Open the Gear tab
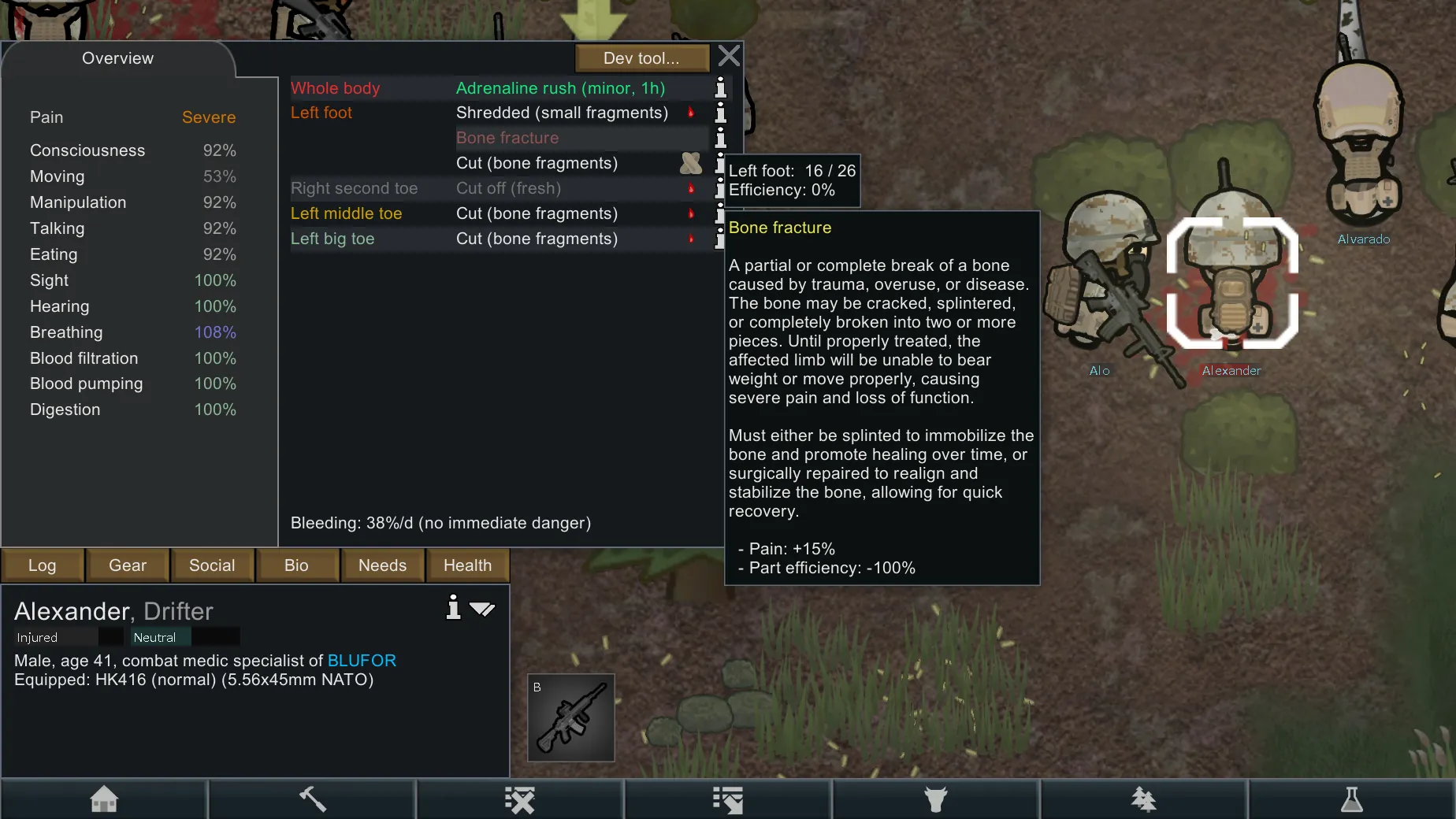 [x=128, y=565]
